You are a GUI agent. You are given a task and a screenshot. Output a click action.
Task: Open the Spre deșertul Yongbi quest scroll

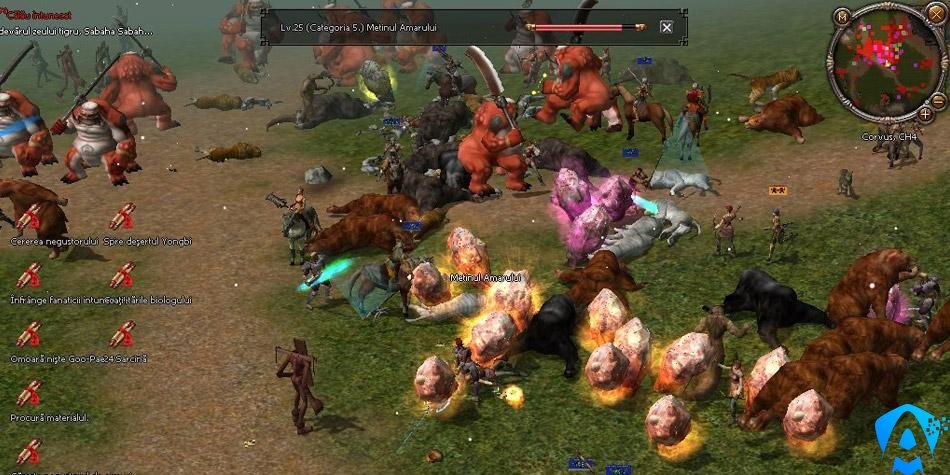[x=122, y=217]
